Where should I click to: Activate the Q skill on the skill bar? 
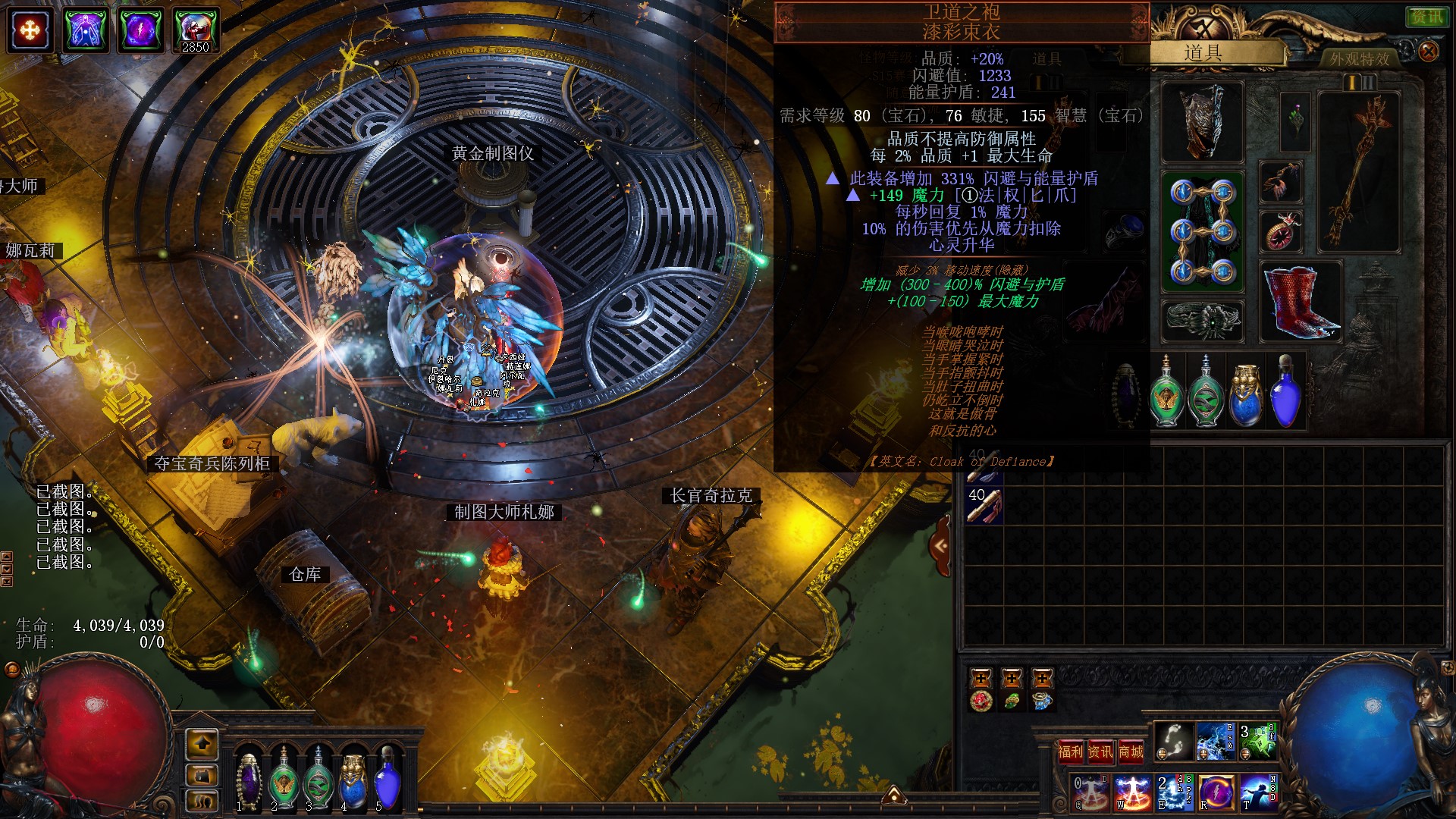coord(1090,792)
